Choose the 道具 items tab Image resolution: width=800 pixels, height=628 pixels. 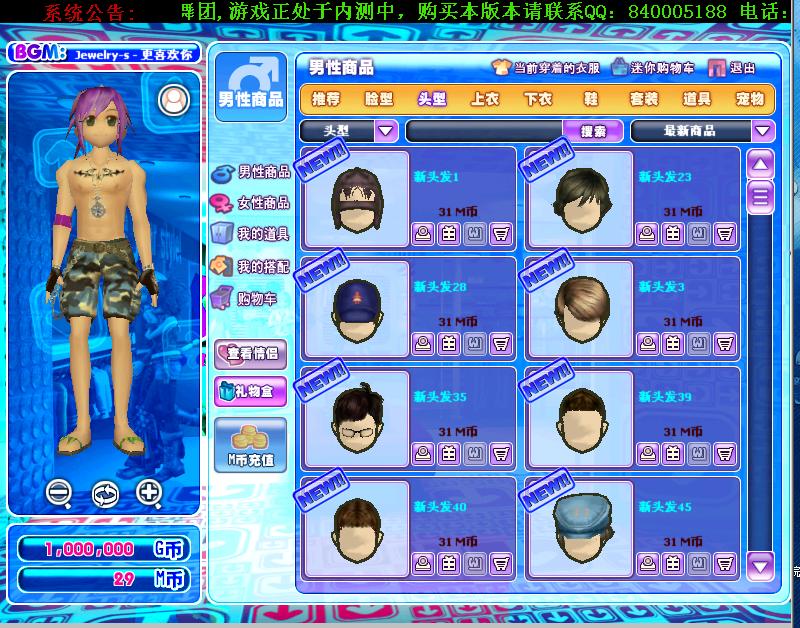point(697,99)
